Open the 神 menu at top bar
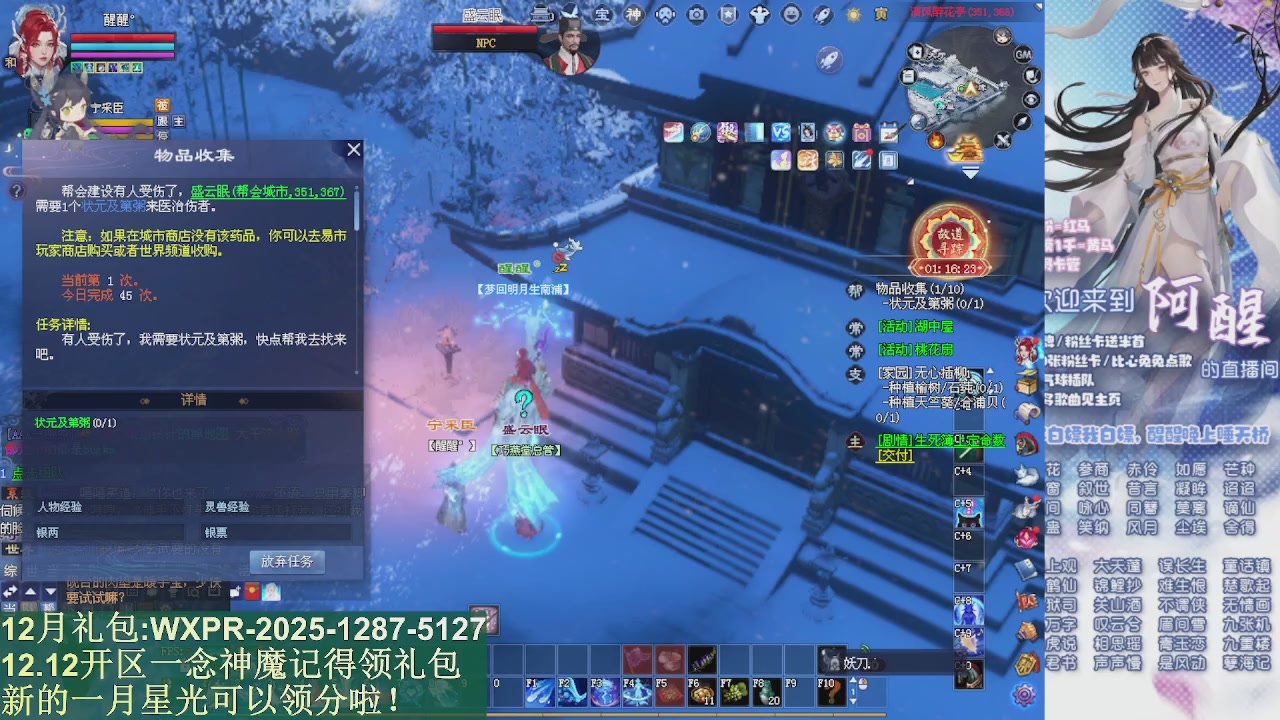Image resolution: width=1280 pixels, height=720 pixels. click(632, 14)
